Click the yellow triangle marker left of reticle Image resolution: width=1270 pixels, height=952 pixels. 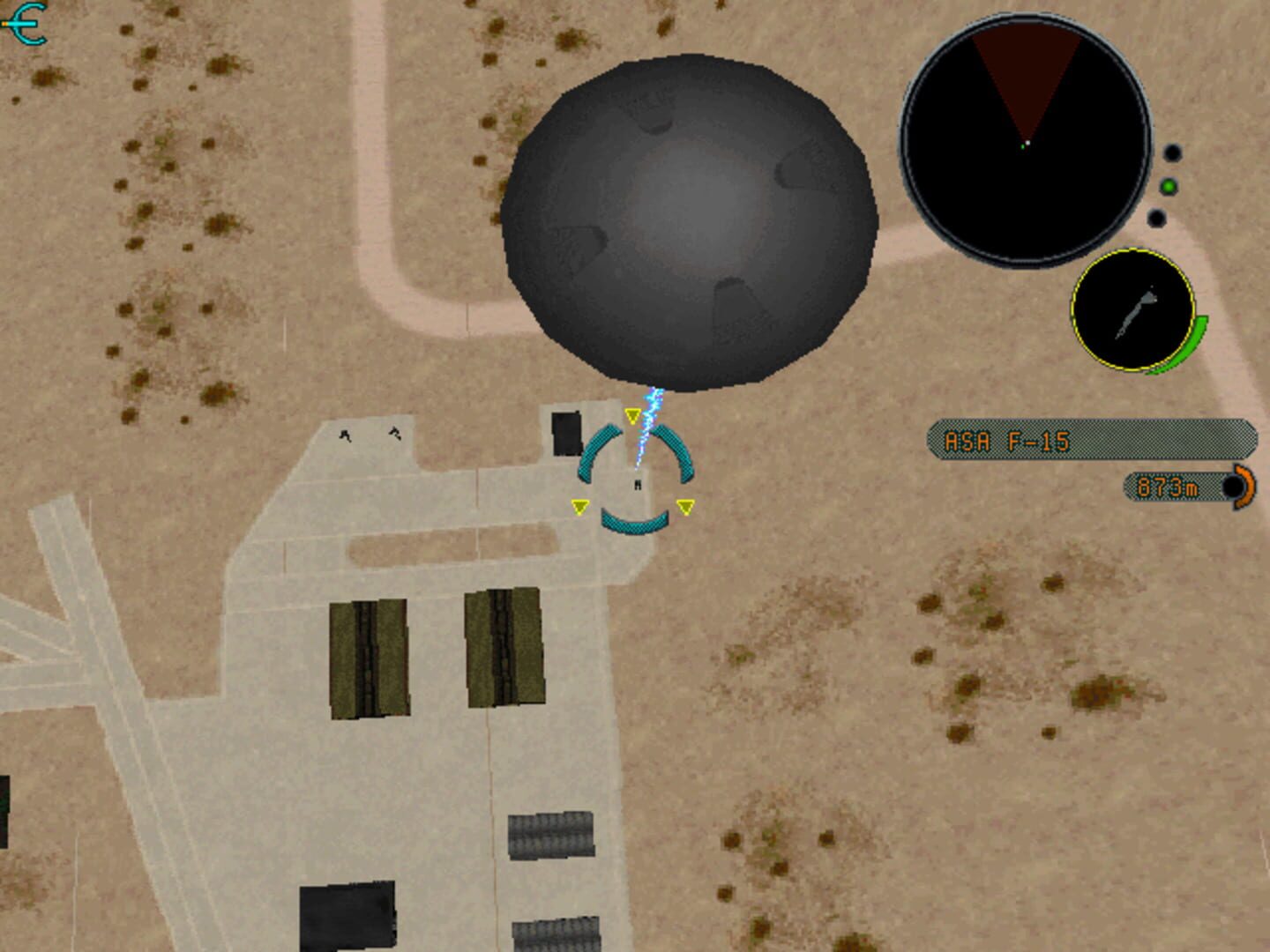pos(580,505)
